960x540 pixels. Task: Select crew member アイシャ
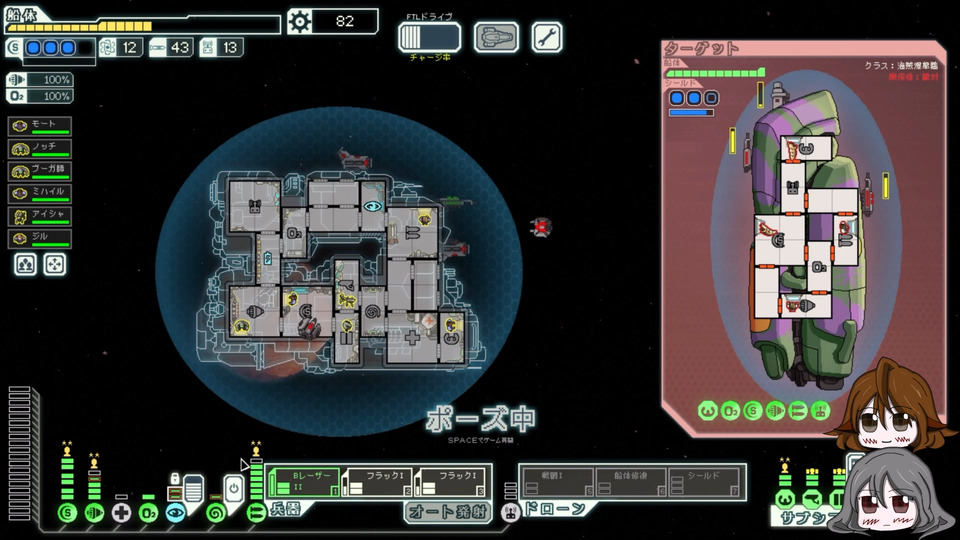click(40, 216)
